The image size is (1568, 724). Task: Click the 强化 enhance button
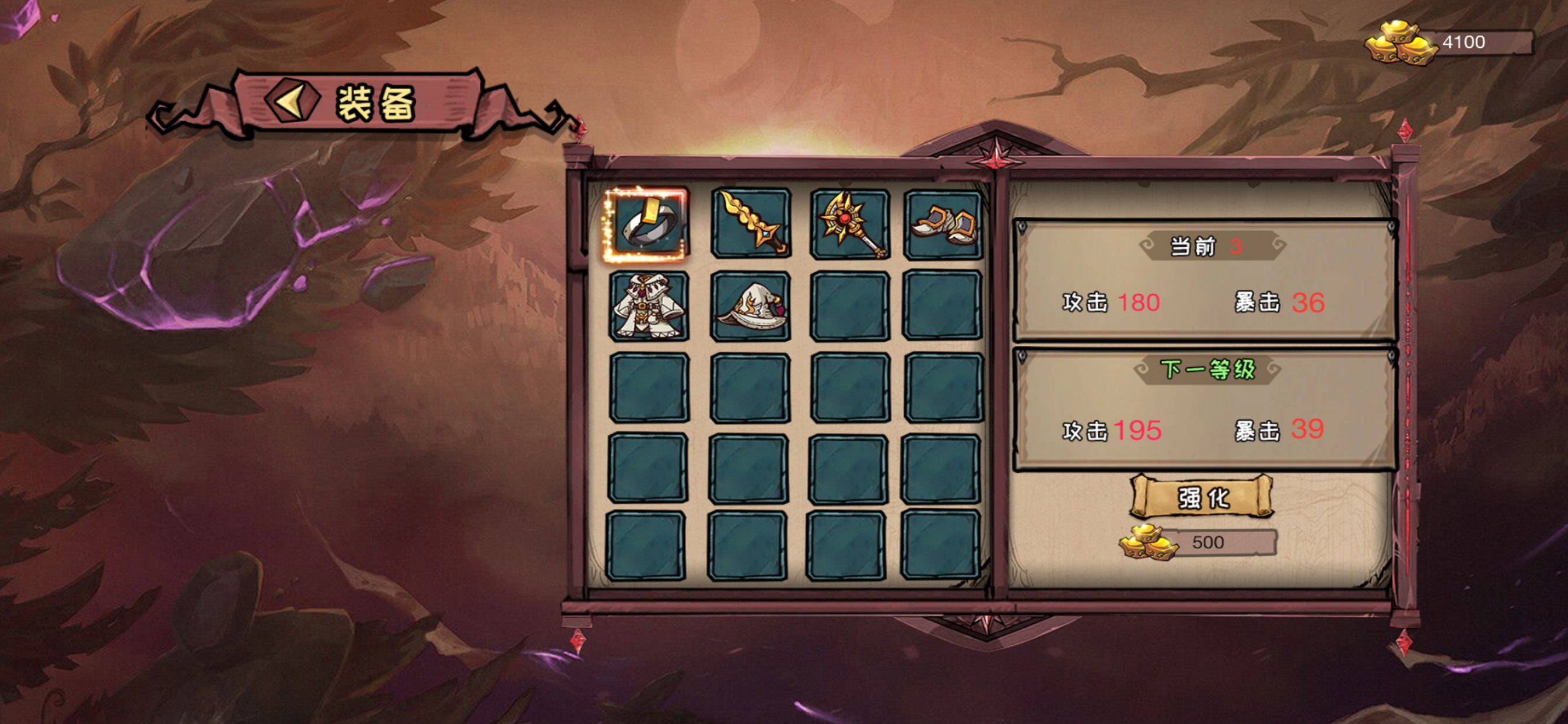1202,498
